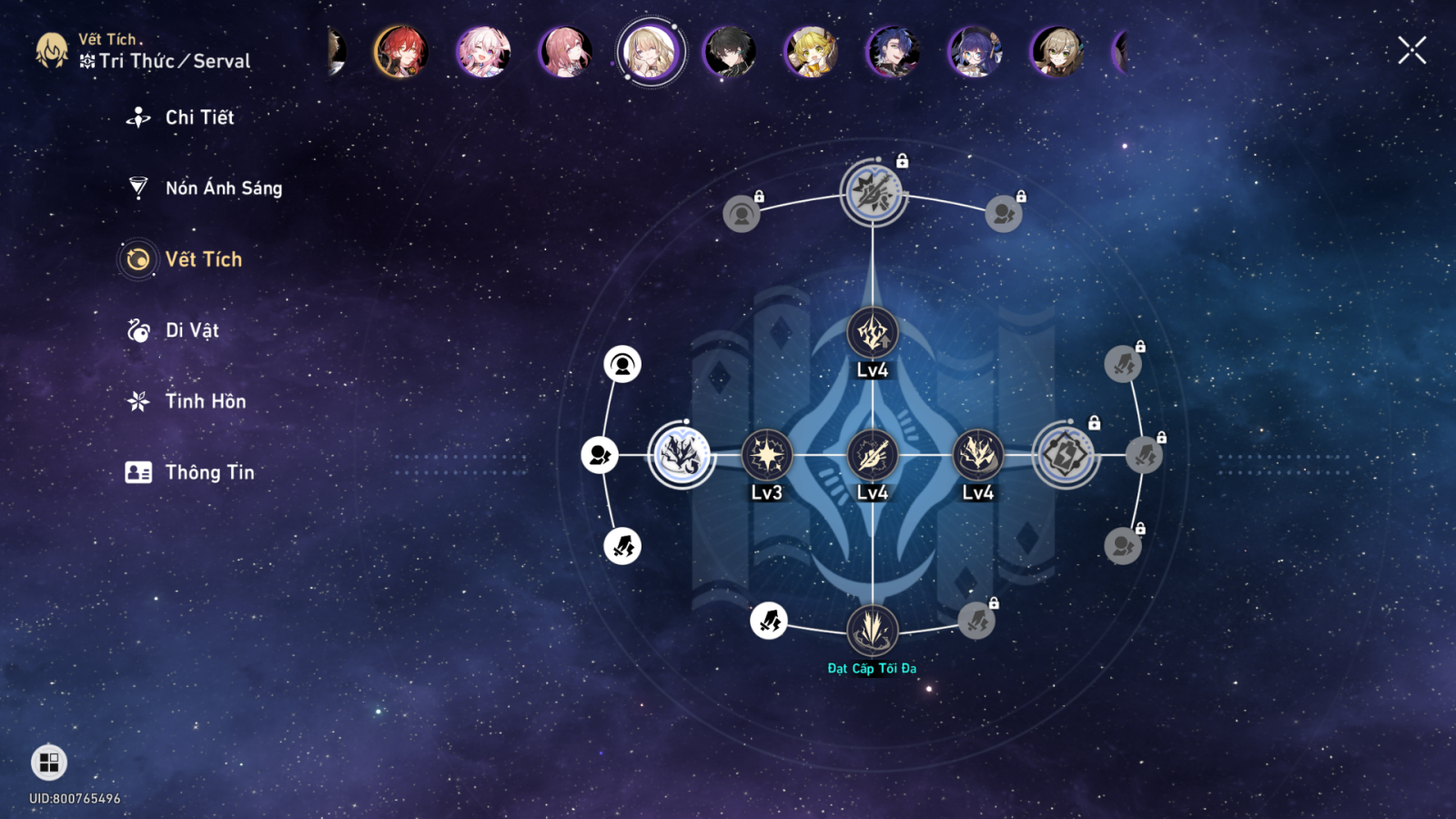
Task: Open the Chi Tiết details tab
Action: click(x=199, y=117)
